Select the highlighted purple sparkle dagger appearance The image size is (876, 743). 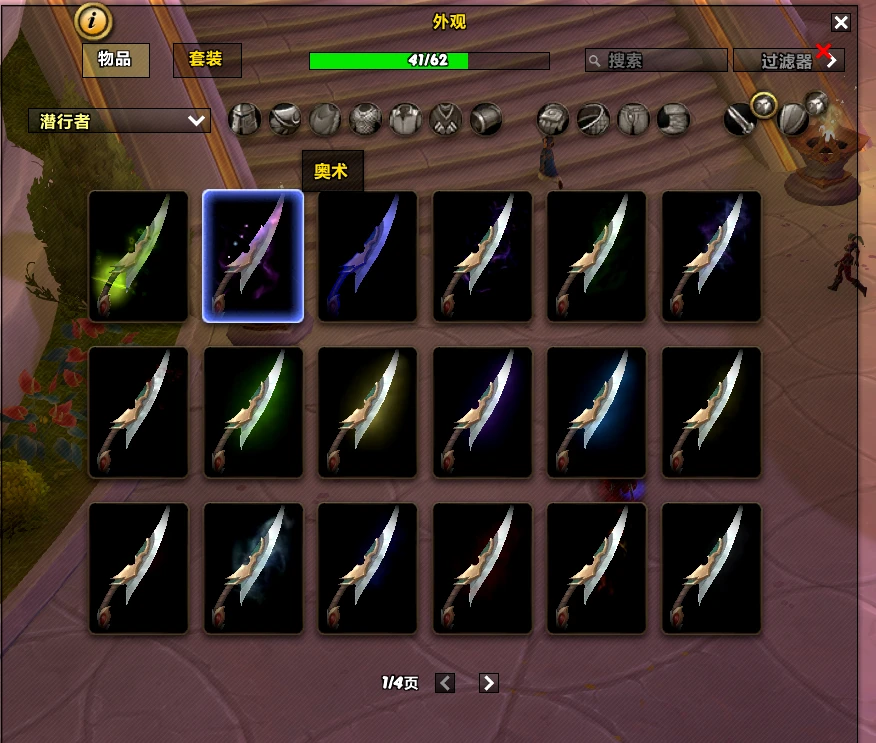click(253, 256)
